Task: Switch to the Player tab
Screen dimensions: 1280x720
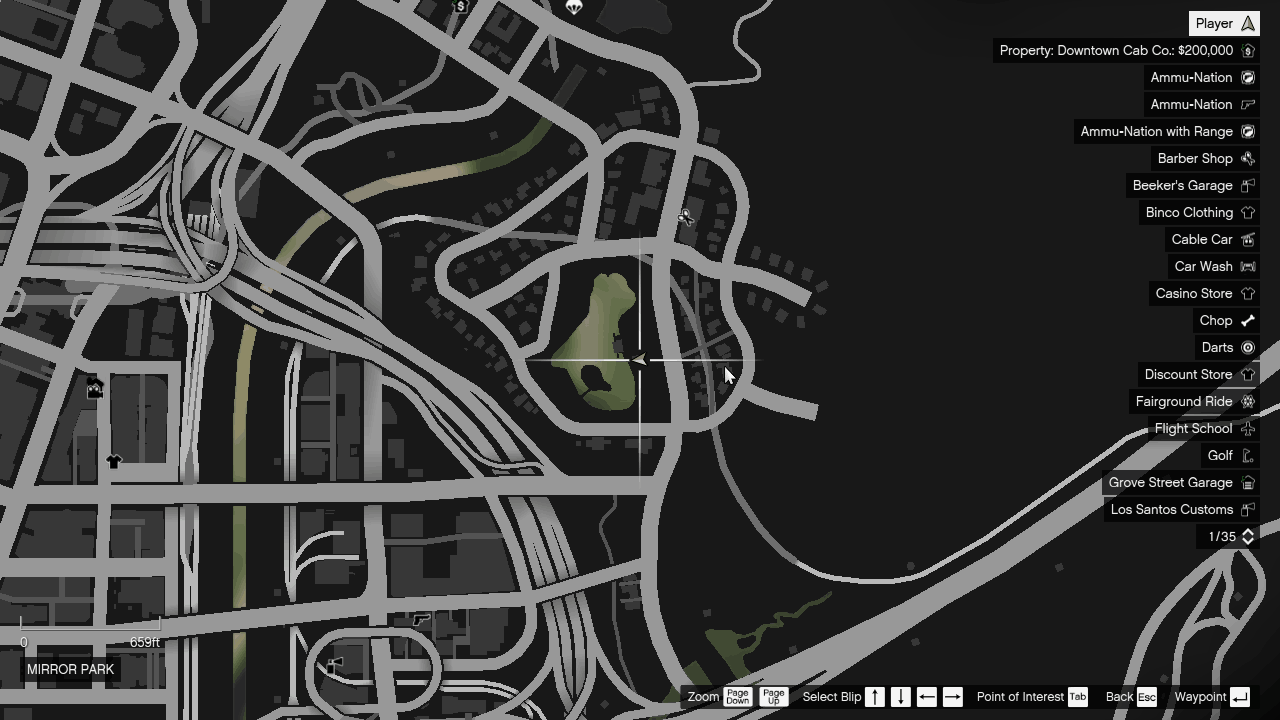Action: (x=1222, y=22)
